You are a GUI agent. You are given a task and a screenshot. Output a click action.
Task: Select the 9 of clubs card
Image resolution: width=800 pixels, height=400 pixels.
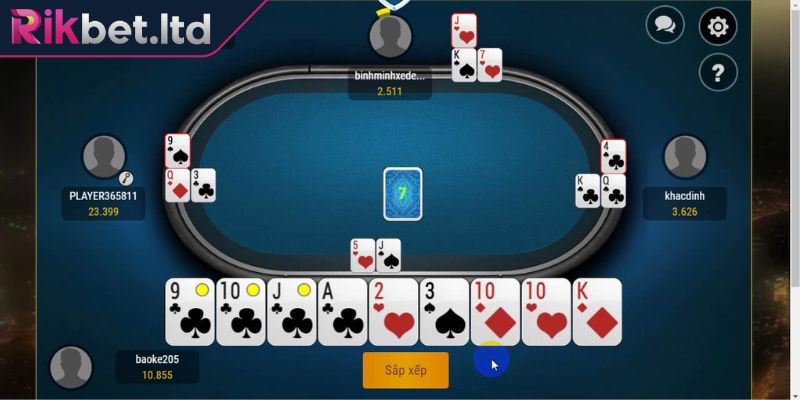point(189,312)
